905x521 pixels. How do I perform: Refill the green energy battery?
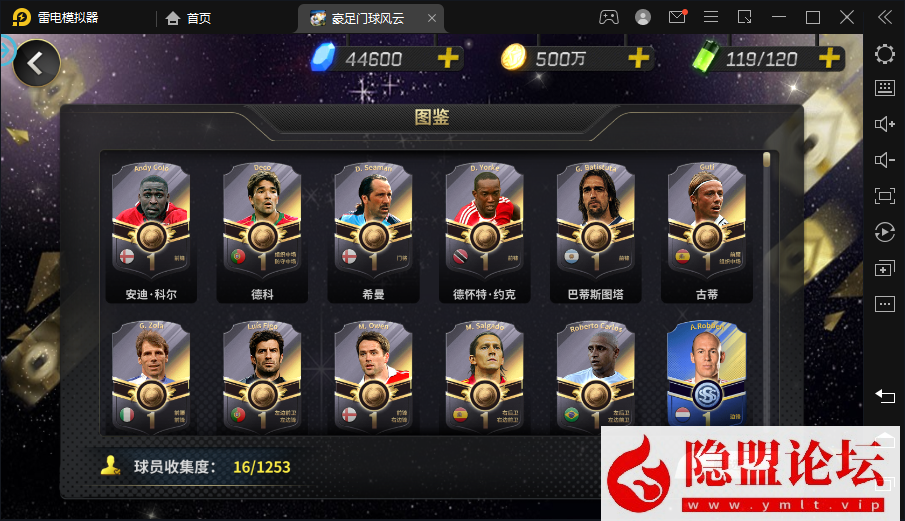829,58
